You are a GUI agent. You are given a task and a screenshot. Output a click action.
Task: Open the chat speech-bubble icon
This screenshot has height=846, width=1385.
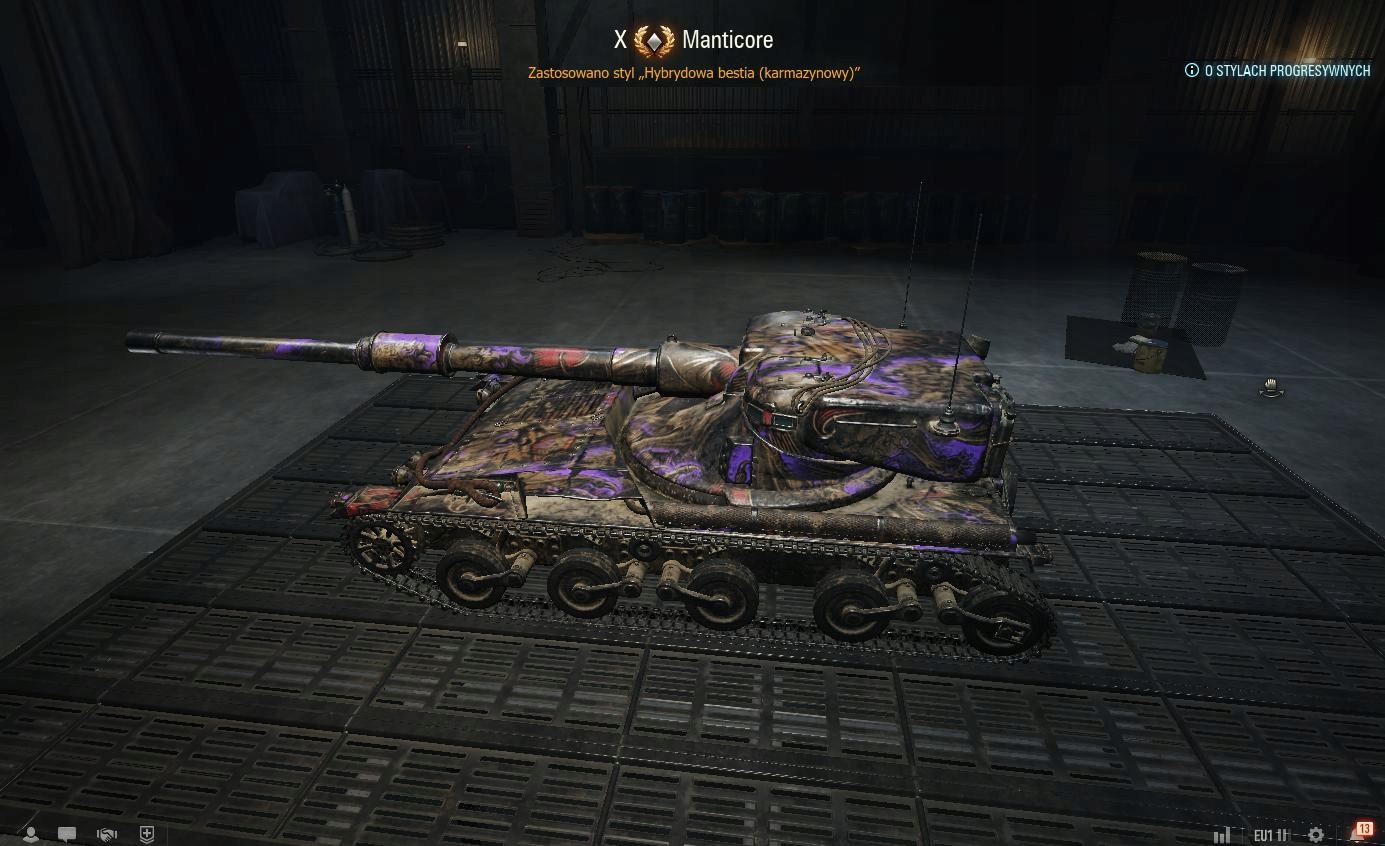67,833
